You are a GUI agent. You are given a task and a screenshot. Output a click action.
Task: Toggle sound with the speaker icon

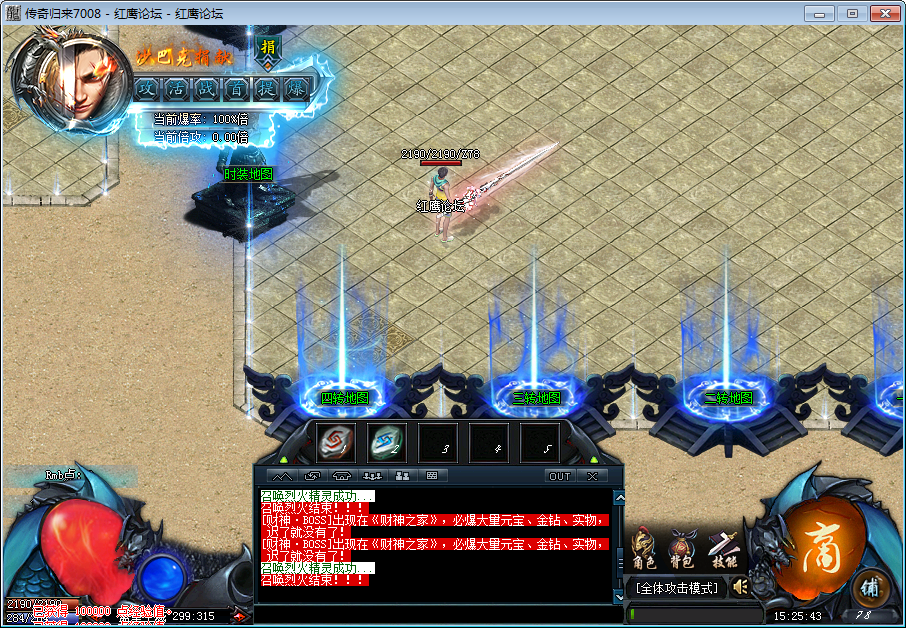740,586
